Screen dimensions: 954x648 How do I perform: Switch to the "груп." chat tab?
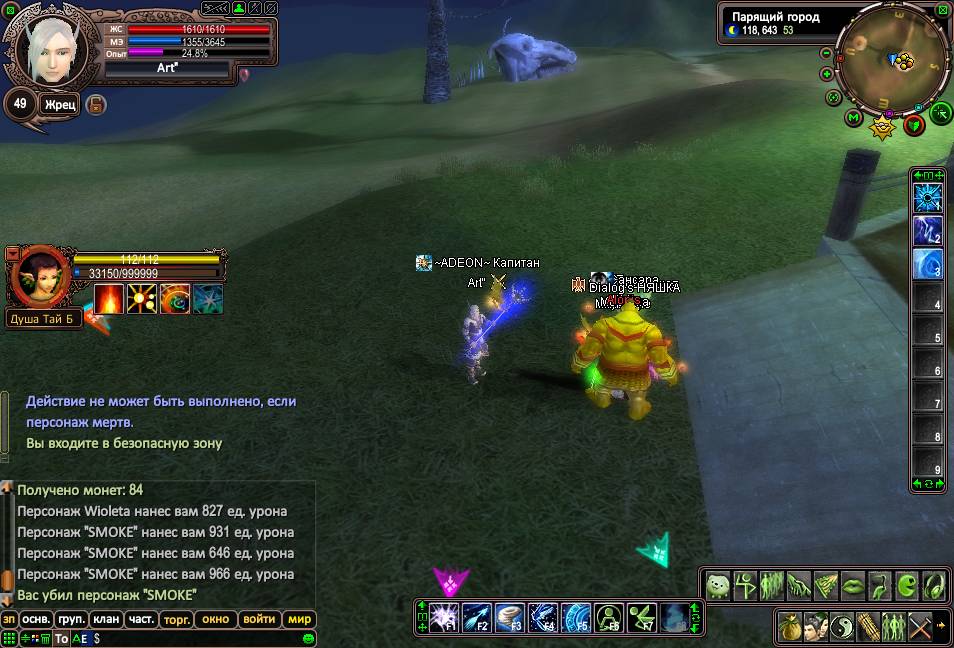coord(71,619)
